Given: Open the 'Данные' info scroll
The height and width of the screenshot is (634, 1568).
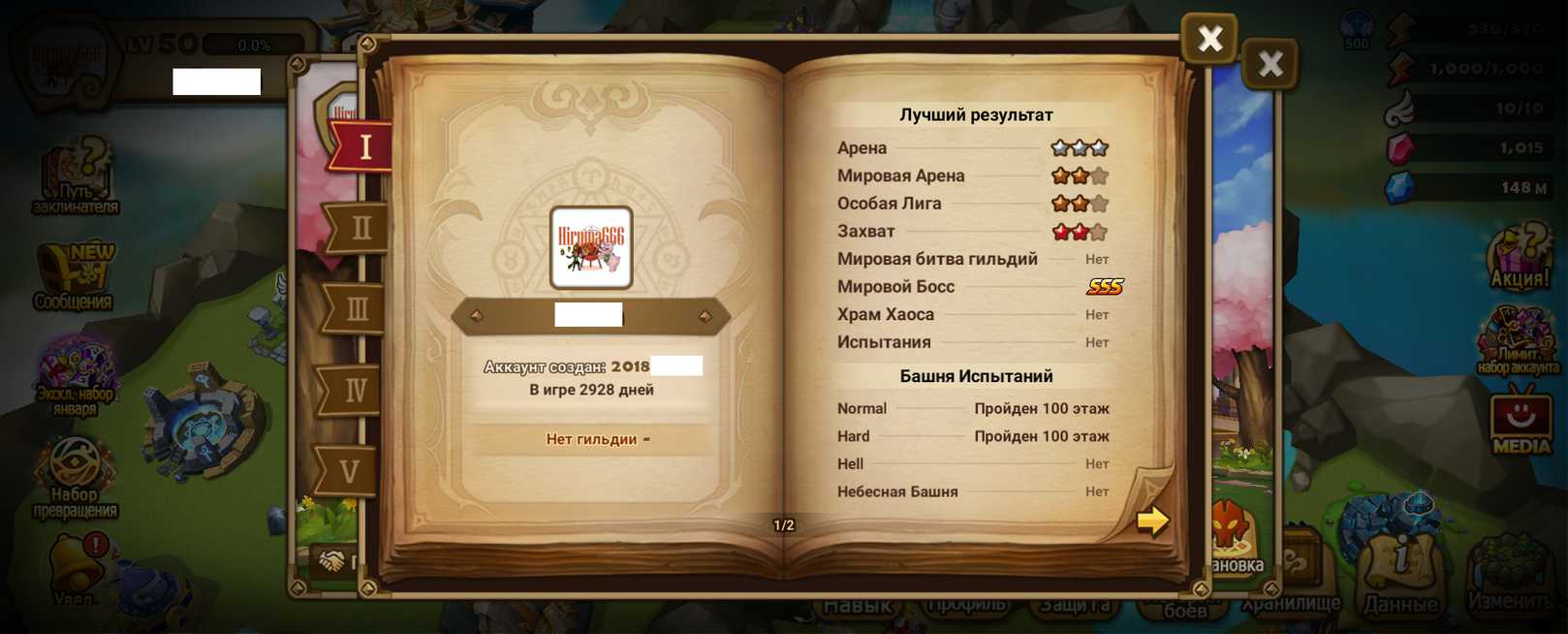Looking at the screenshot, I should pyautogui.click(x=1400, y=574).
